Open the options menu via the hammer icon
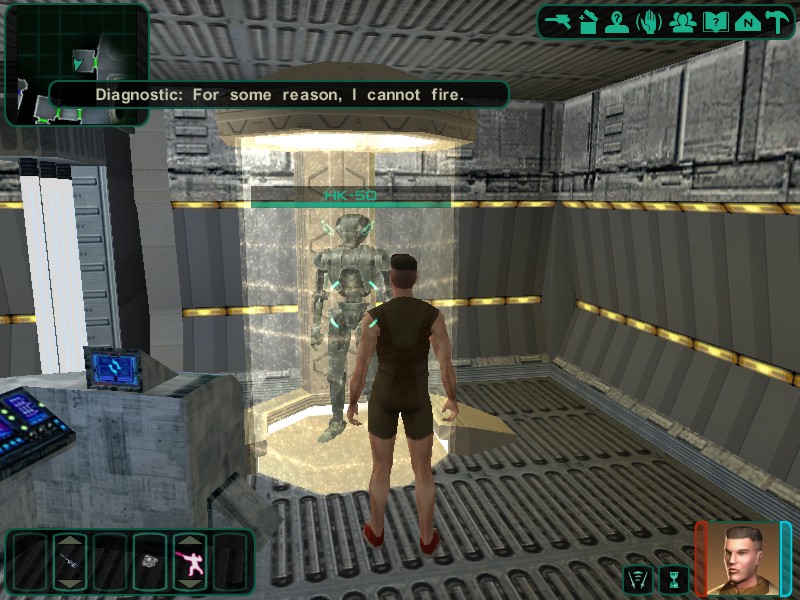This screenshot has width=800, height=600. coord(777,22)
